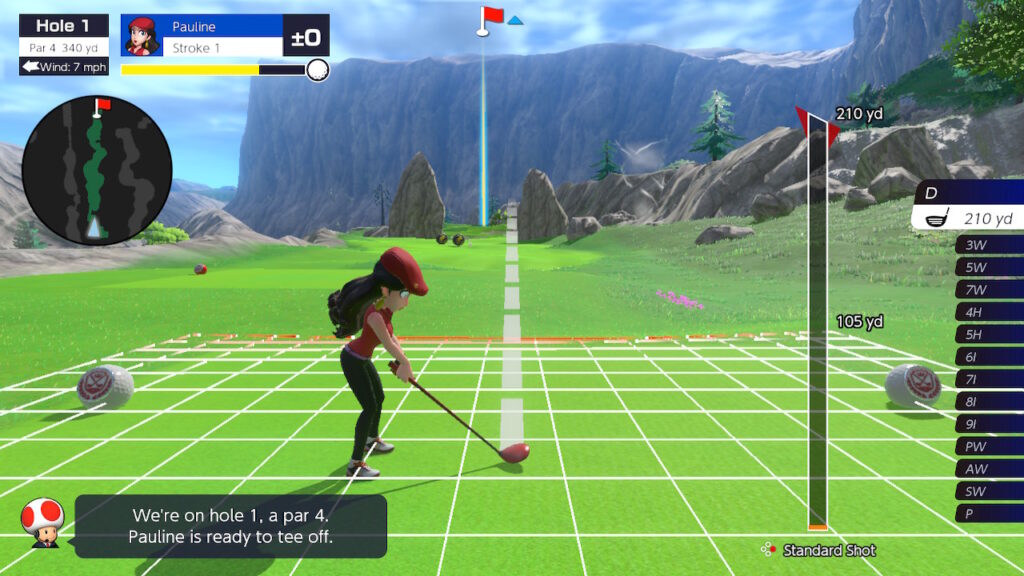The height and width of the screenshot is (576, 1024).
Task: Choose the 6I iron
Action: tap(988, 357)
